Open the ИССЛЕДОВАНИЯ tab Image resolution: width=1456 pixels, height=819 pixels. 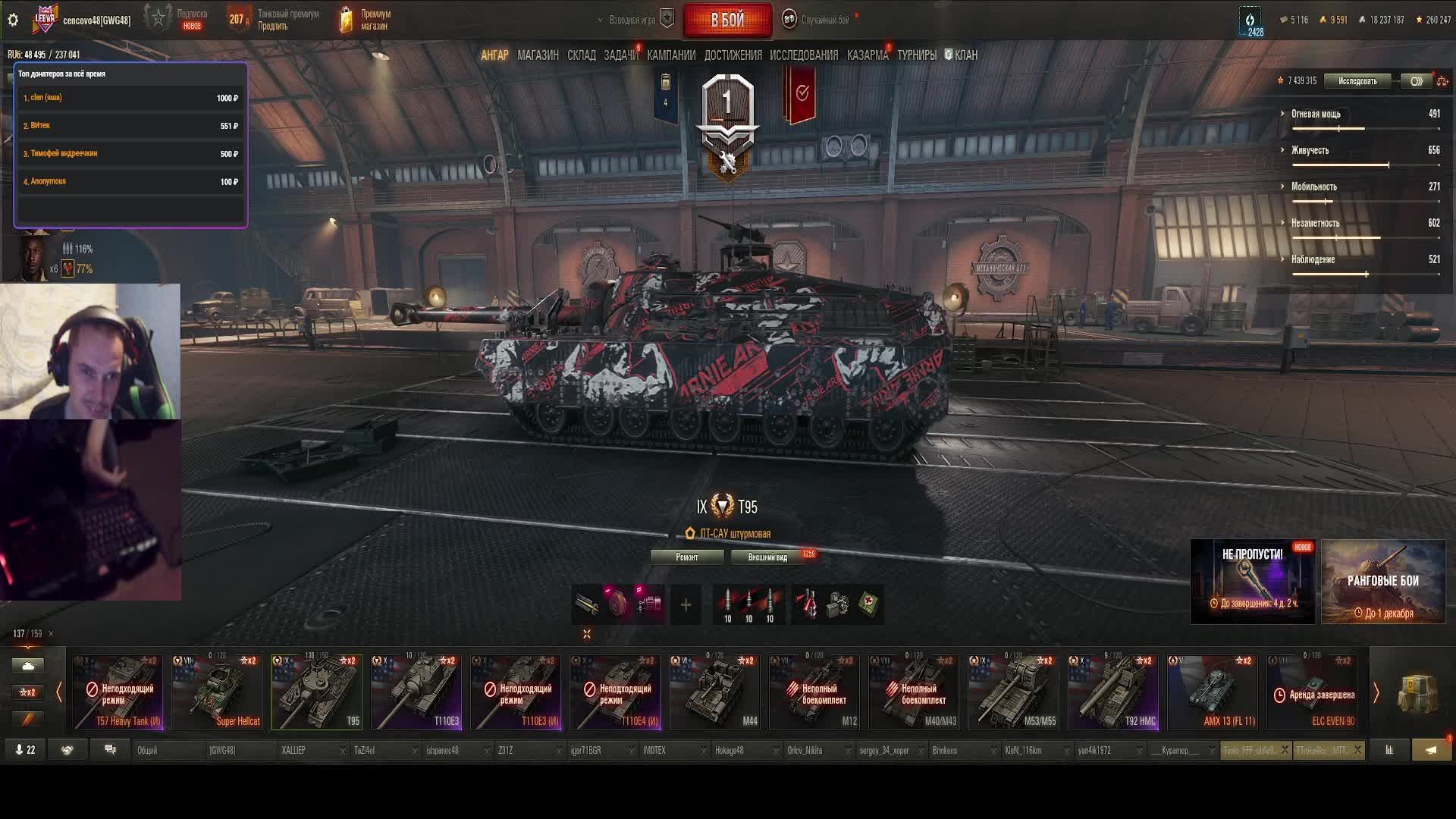[803, 55]
